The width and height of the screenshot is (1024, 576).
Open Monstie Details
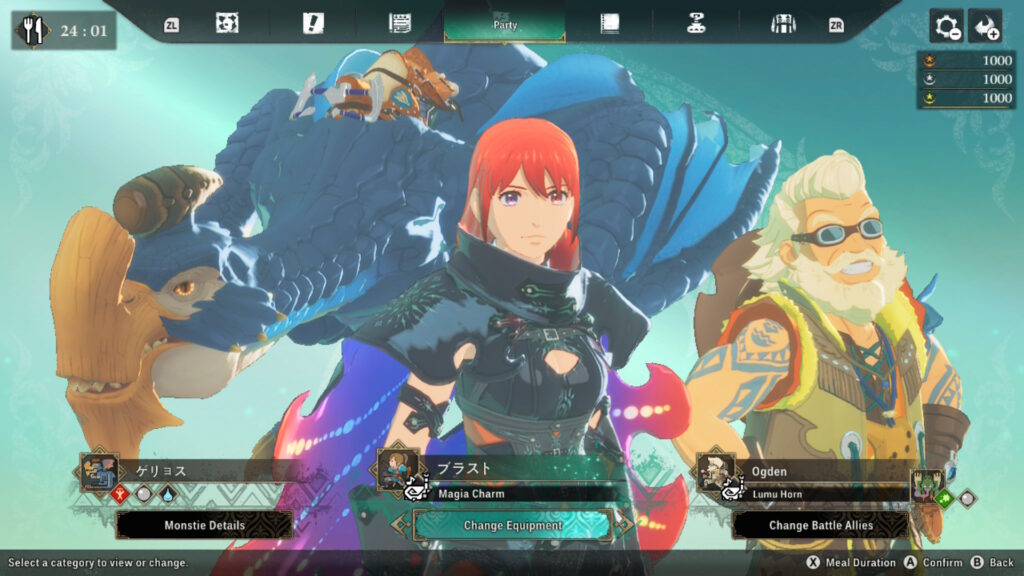(205, 525)
